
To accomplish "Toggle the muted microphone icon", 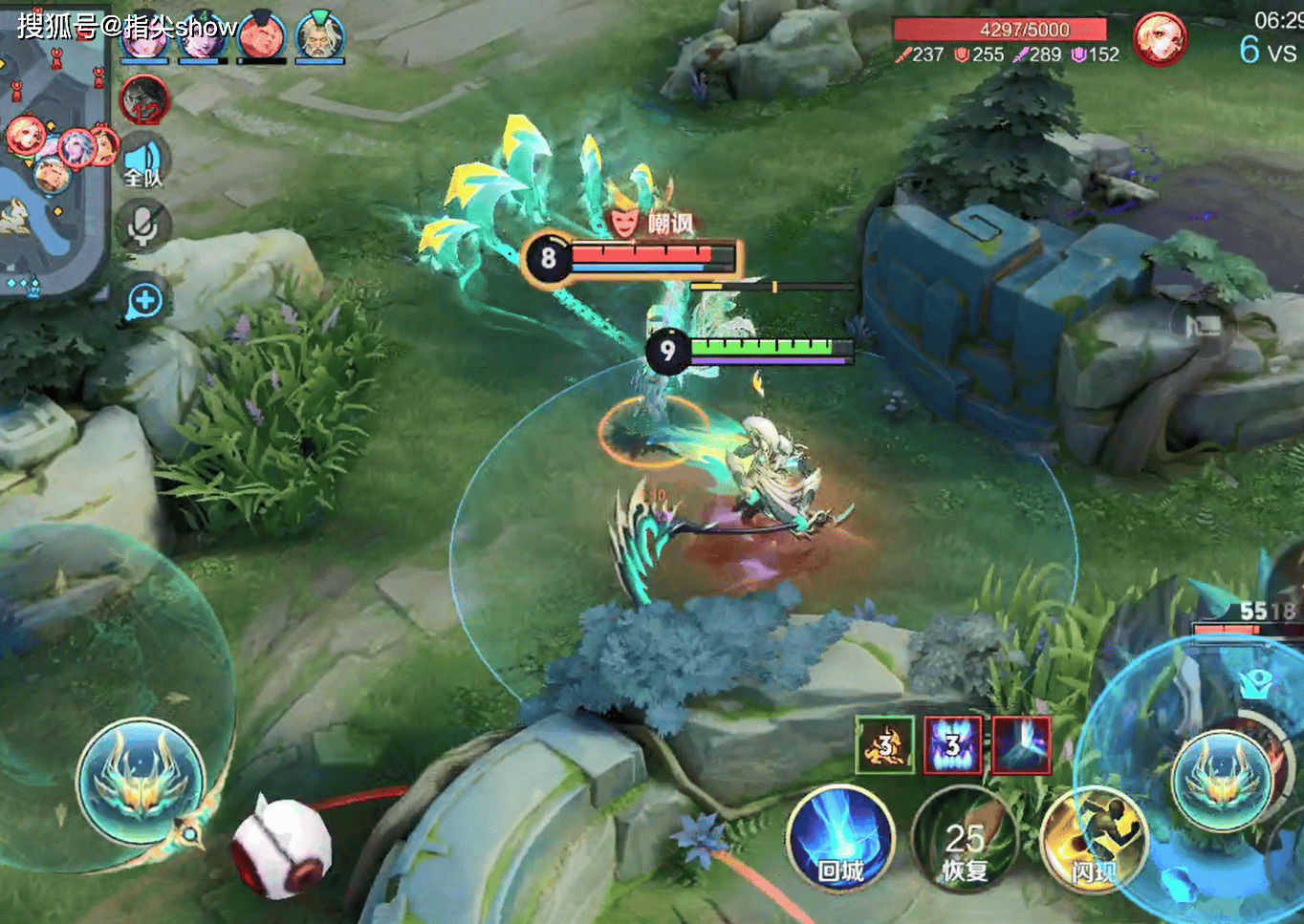I will coord(143,226).
